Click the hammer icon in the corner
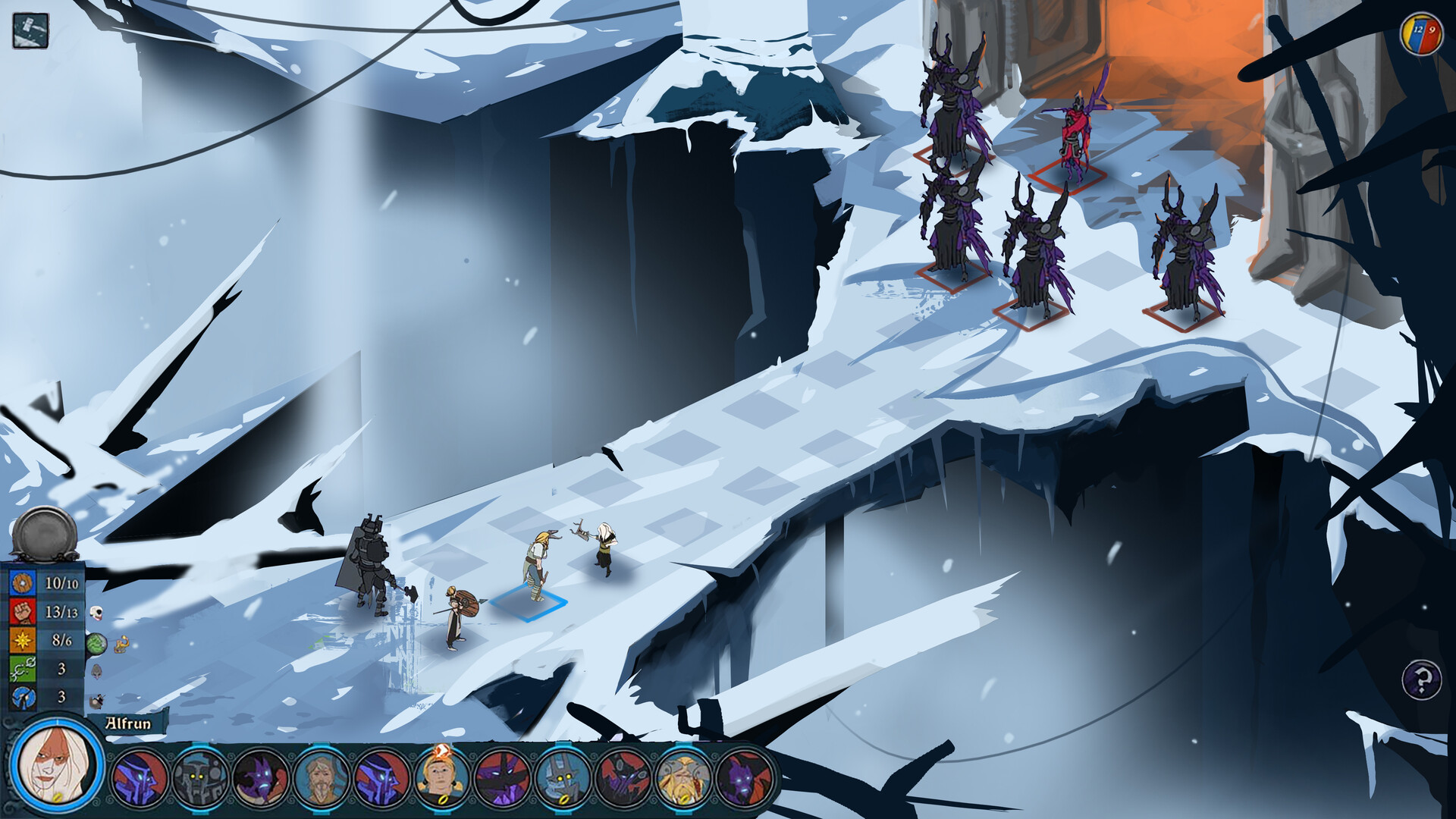This screenshot has height=819, width=1456. (30, 31)
